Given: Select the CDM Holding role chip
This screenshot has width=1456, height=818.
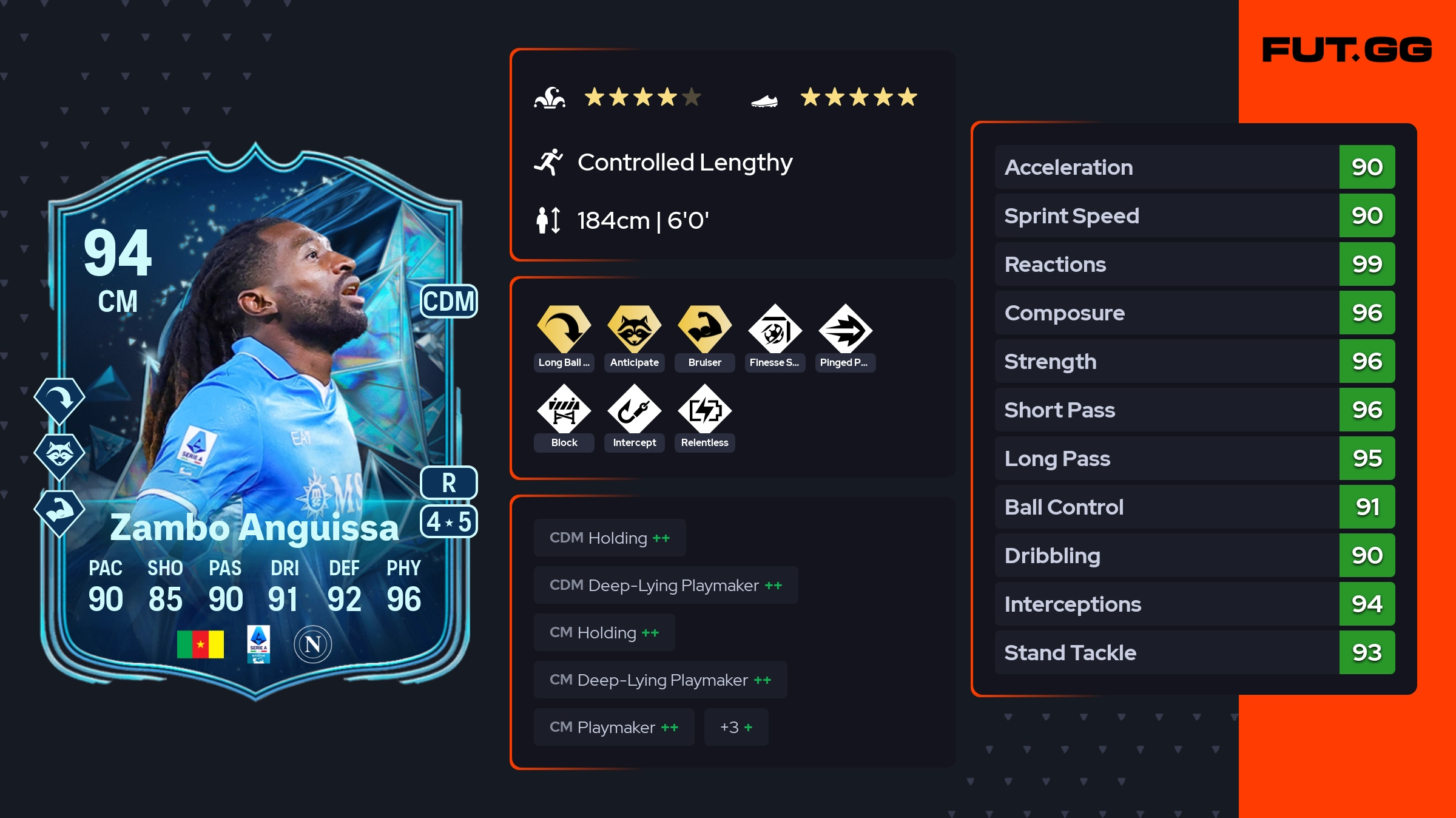Looking at the screenshot, I should click(x=610, y=538).
